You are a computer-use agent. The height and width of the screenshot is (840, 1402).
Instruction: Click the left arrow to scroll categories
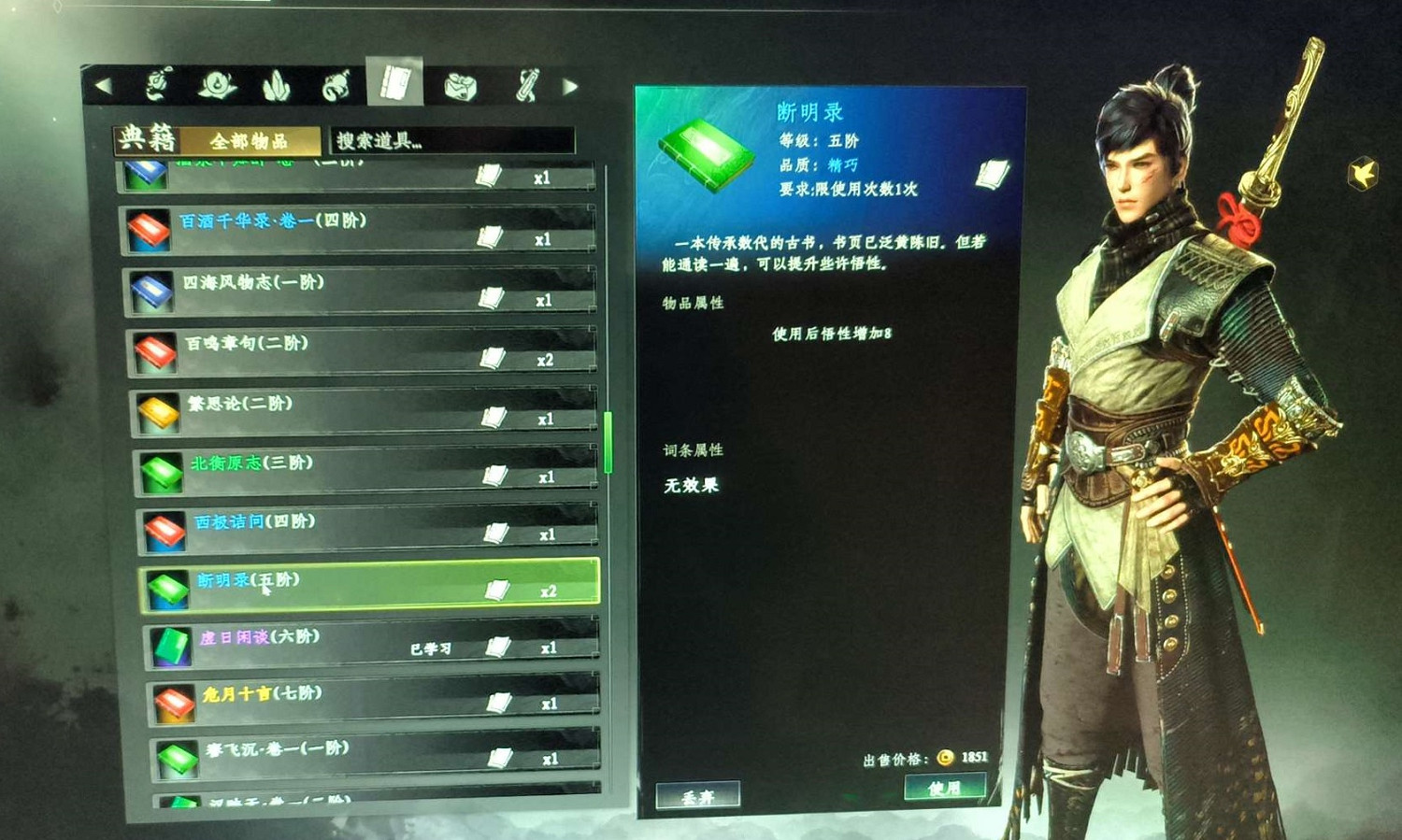point(103,84)
